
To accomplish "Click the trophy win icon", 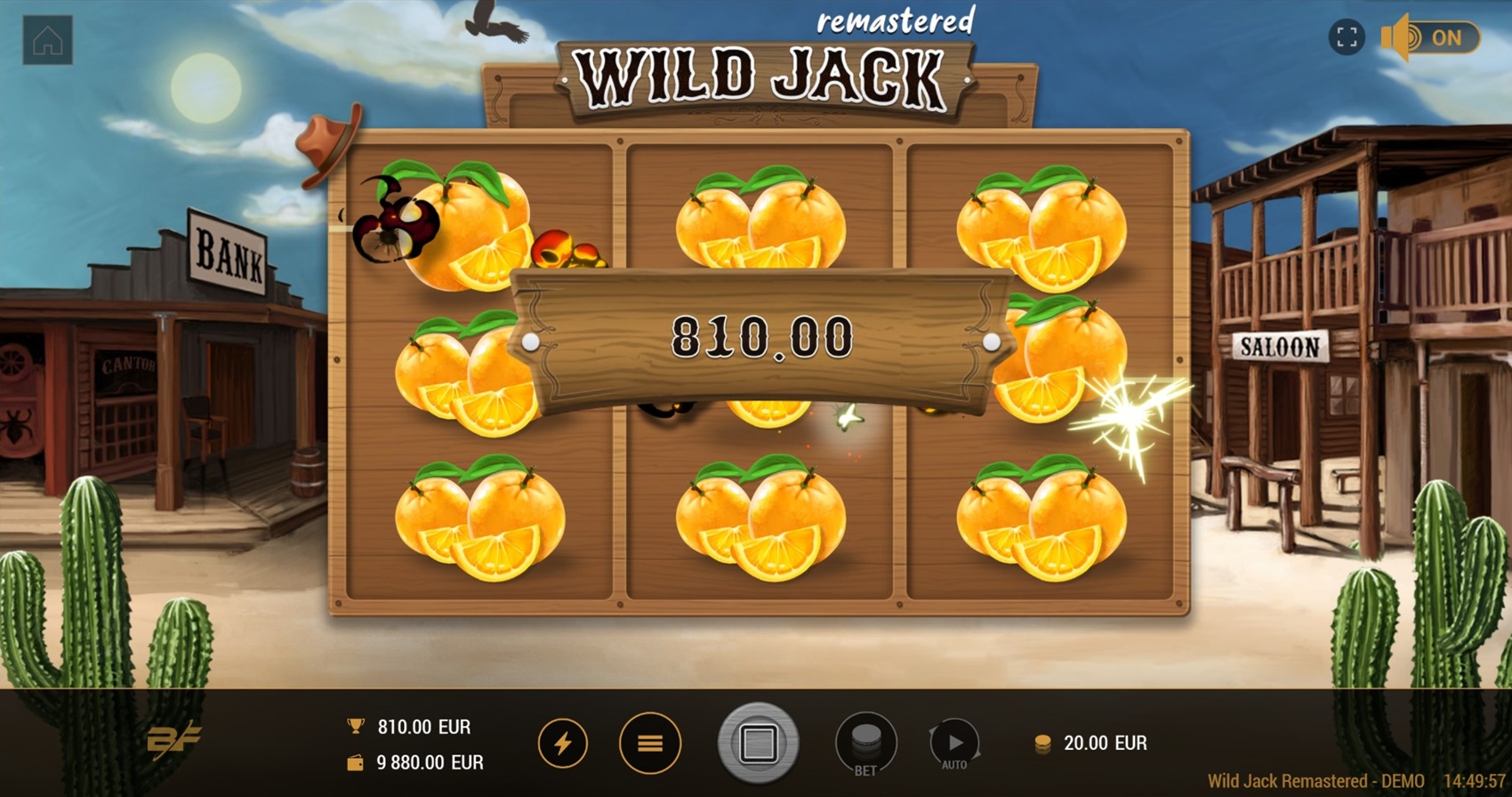I will point(354,726).
